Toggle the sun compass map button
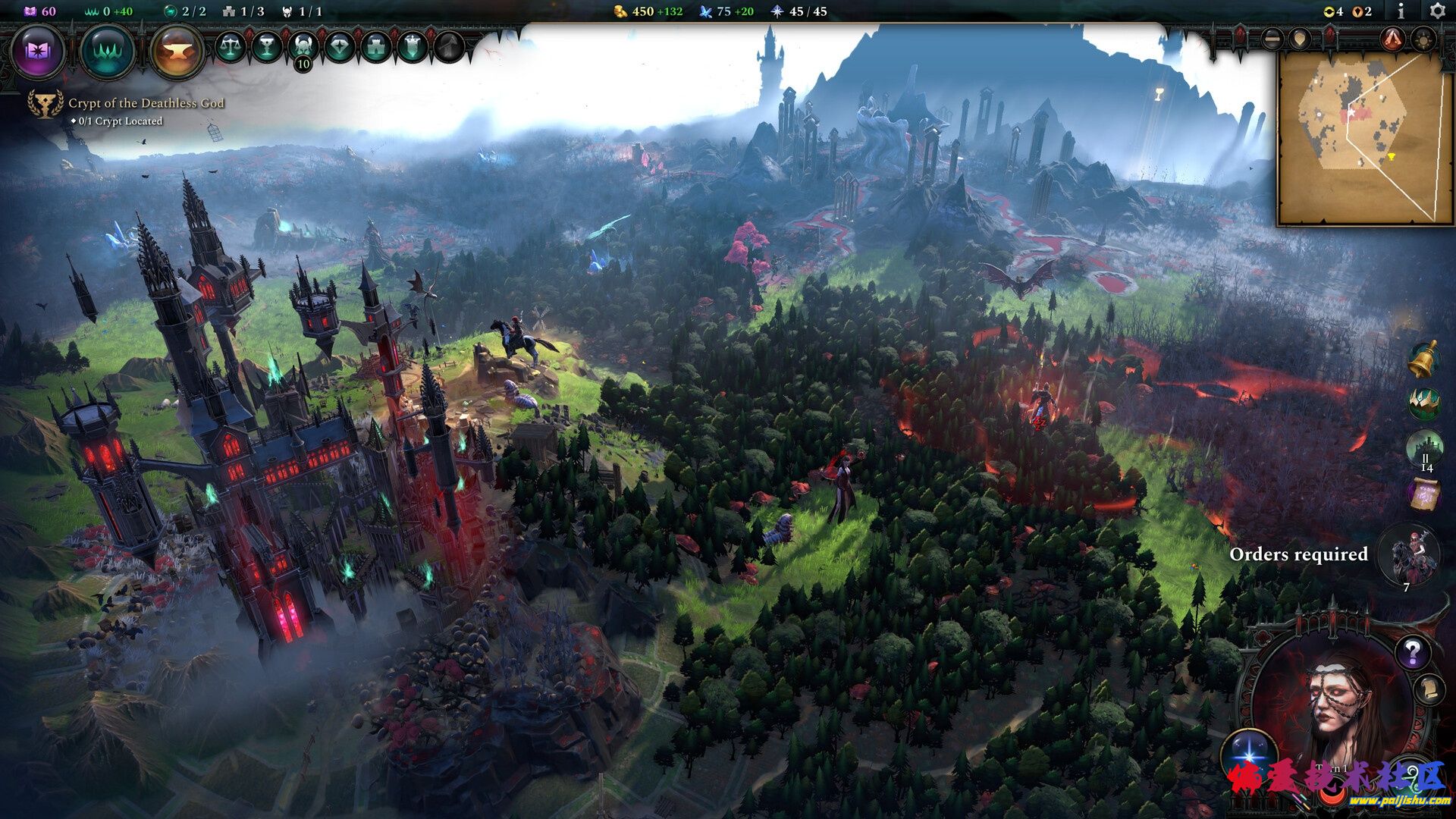Viewport: 1456px width, 819px height. [x=1424, y=38]
